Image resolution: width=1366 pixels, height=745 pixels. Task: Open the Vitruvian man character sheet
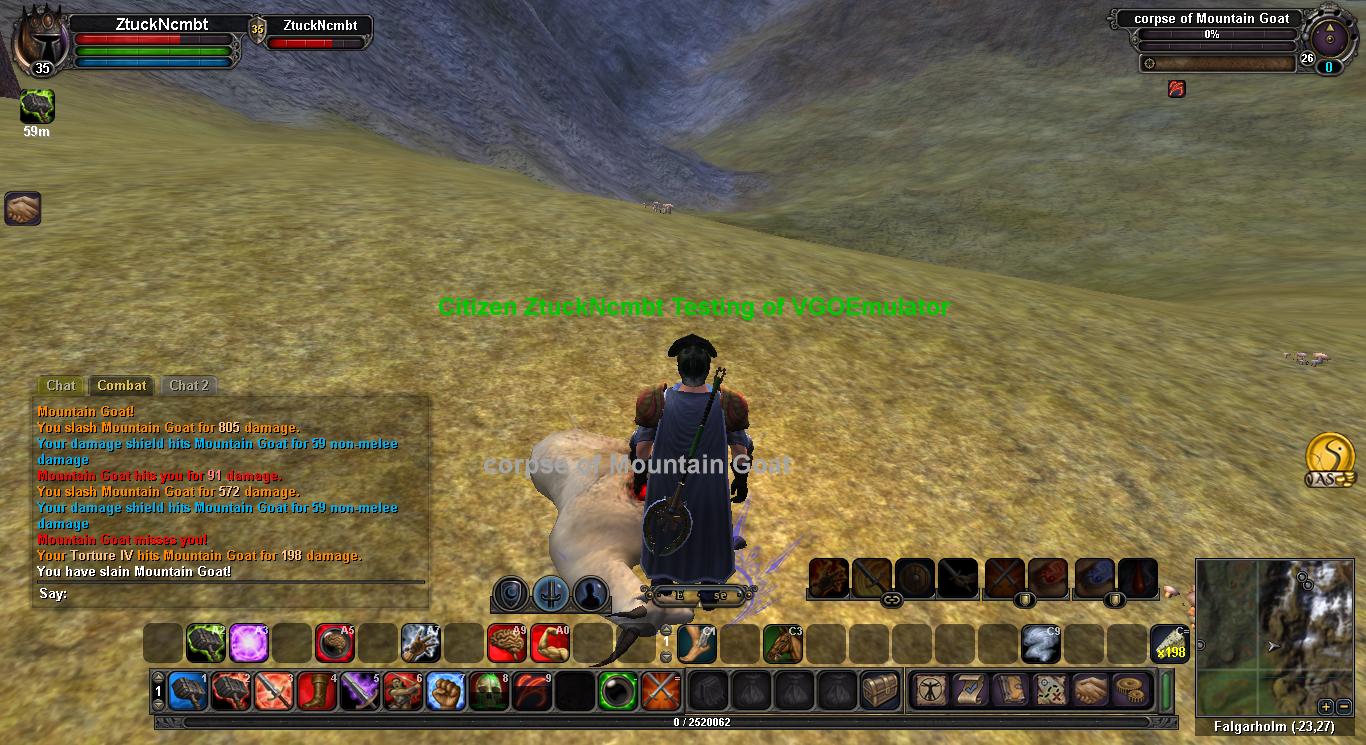tap(930, 690)
